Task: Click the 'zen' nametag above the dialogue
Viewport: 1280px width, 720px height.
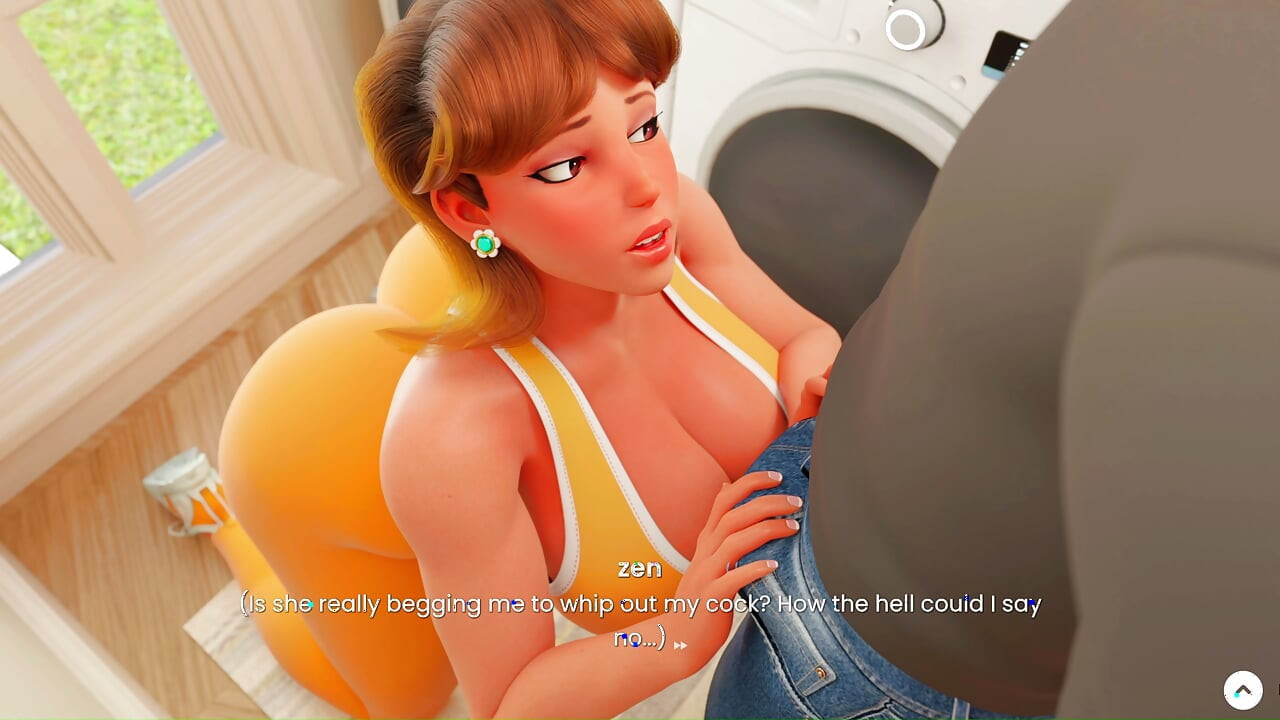Action: tap(640, 568)
